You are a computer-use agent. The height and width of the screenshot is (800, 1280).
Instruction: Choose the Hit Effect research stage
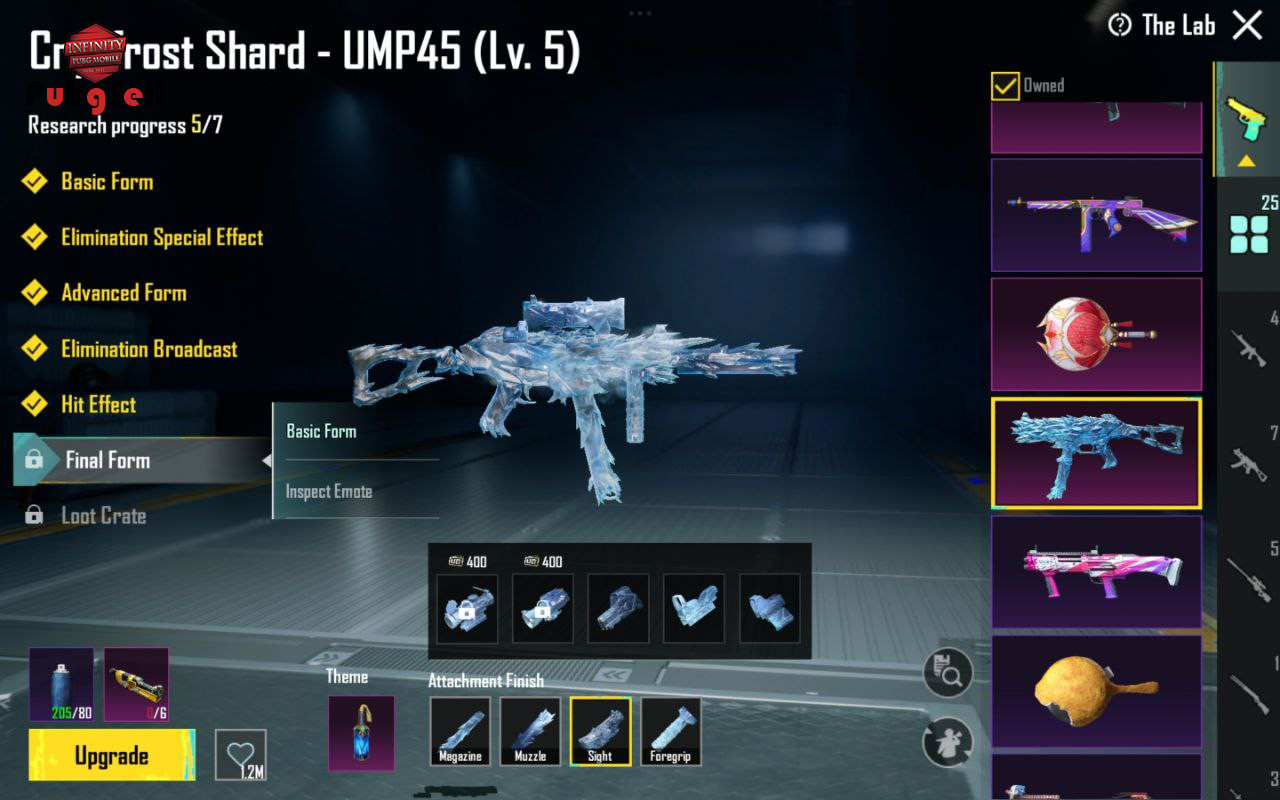(98, 404)
